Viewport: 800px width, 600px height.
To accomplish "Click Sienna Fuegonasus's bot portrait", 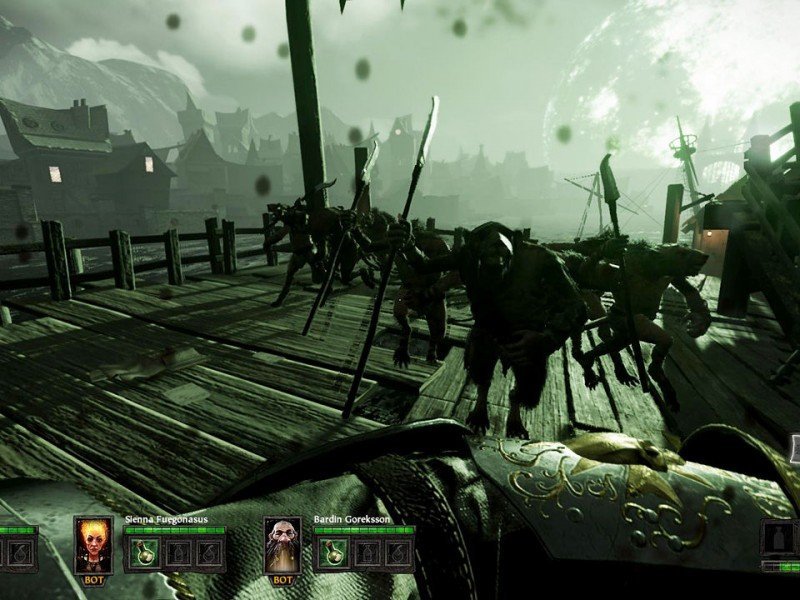I will tap(93, 543).
